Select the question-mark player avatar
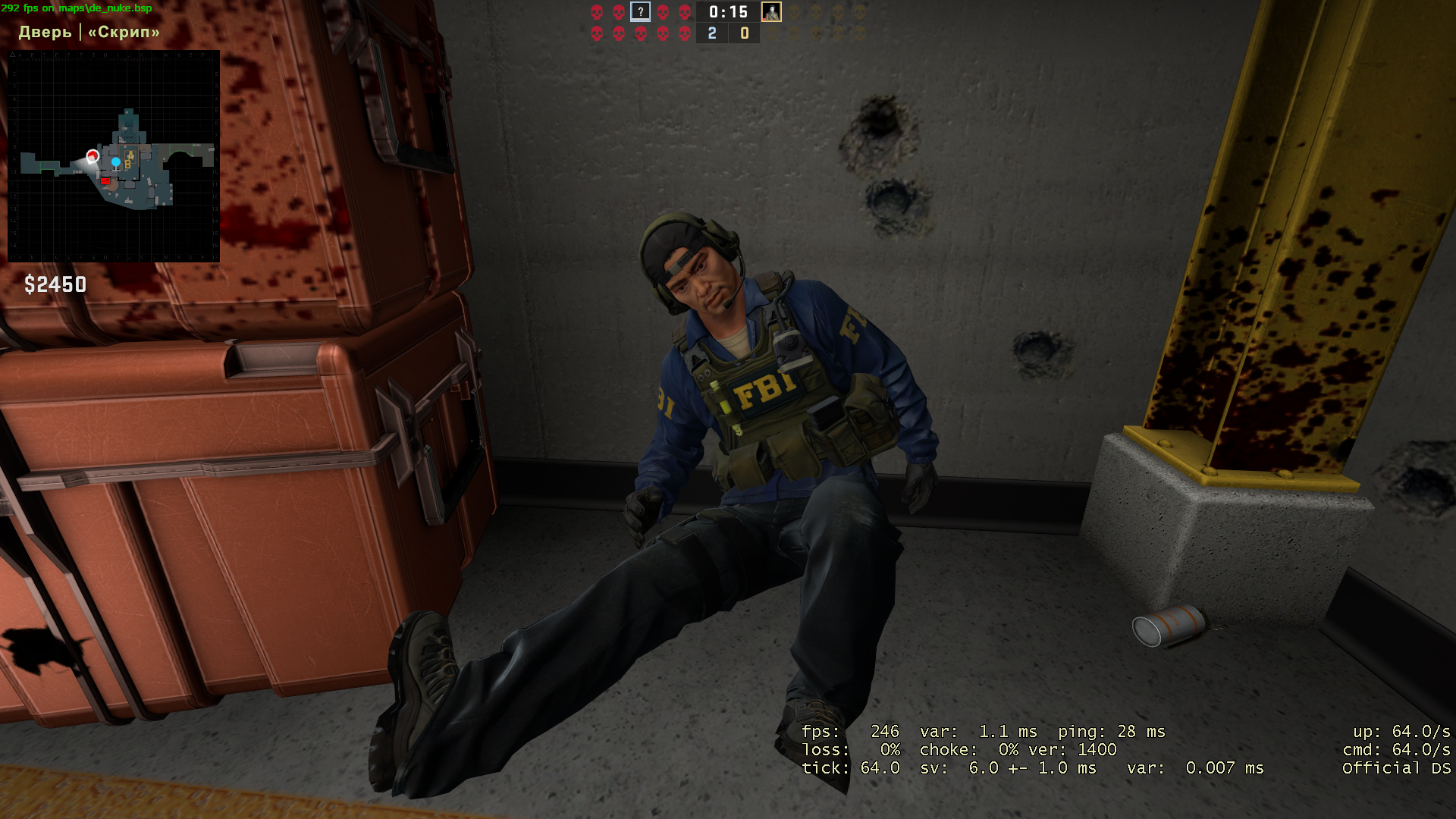Viewport: 1456px width, 819px height. pyautogui.click(x=641, y=12)
